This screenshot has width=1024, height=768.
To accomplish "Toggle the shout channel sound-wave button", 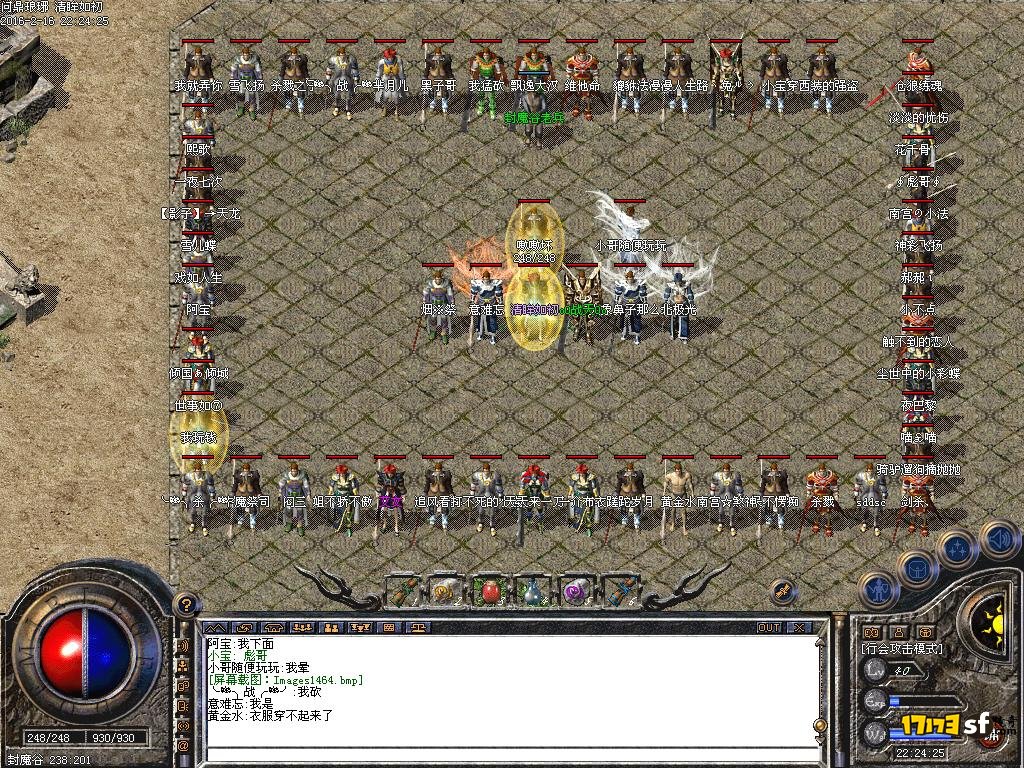I will pyautogui.click(x=183, y=645).
